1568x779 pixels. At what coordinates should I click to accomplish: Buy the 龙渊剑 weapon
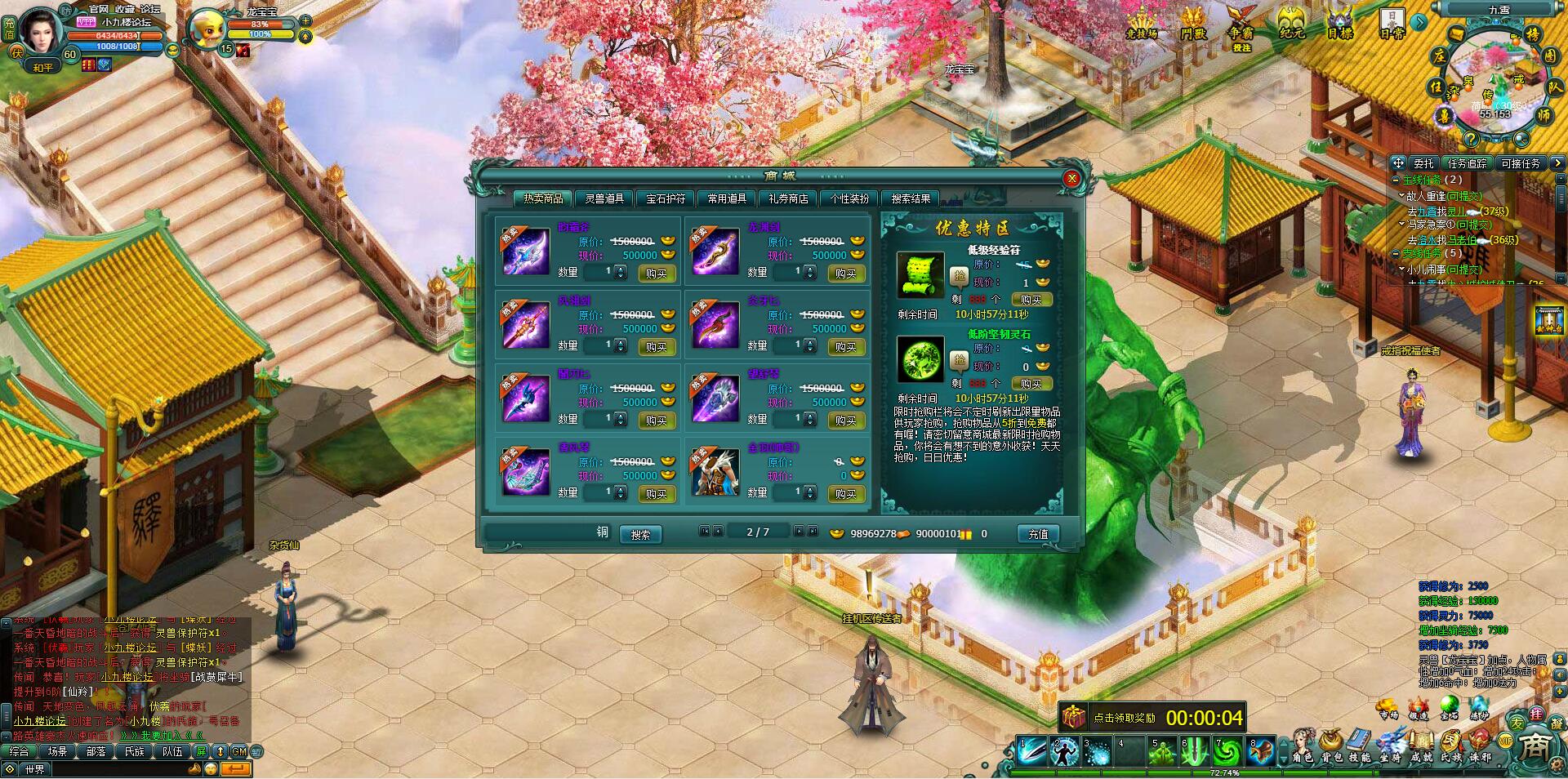point(845,274)
